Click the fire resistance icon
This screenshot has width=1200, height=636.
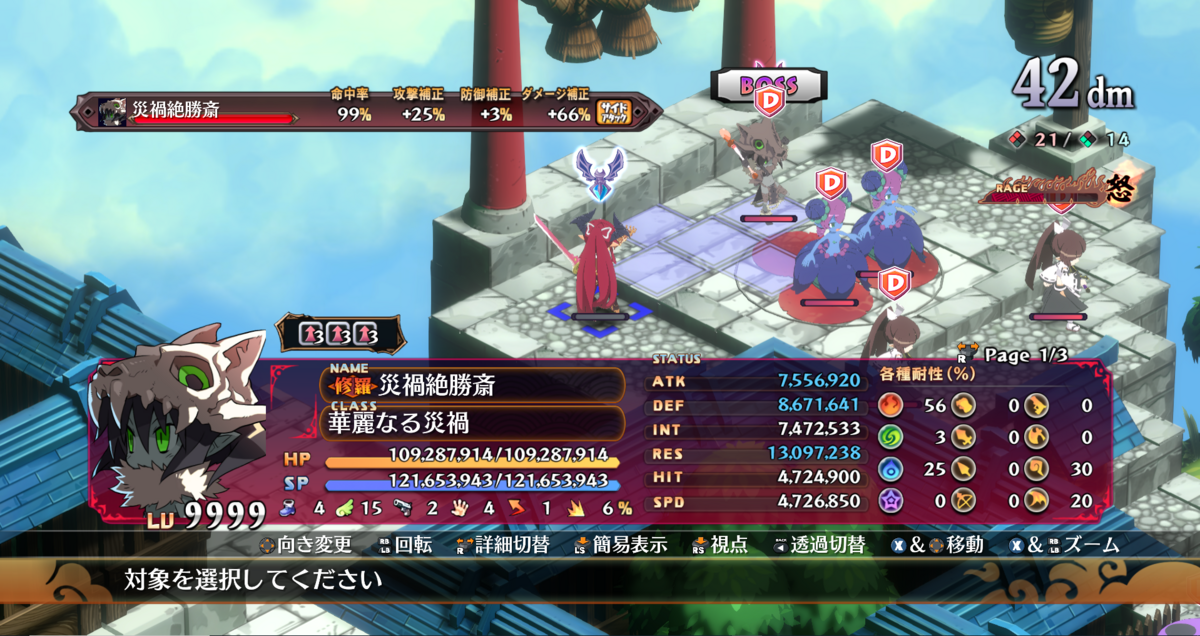pos(891,405)
